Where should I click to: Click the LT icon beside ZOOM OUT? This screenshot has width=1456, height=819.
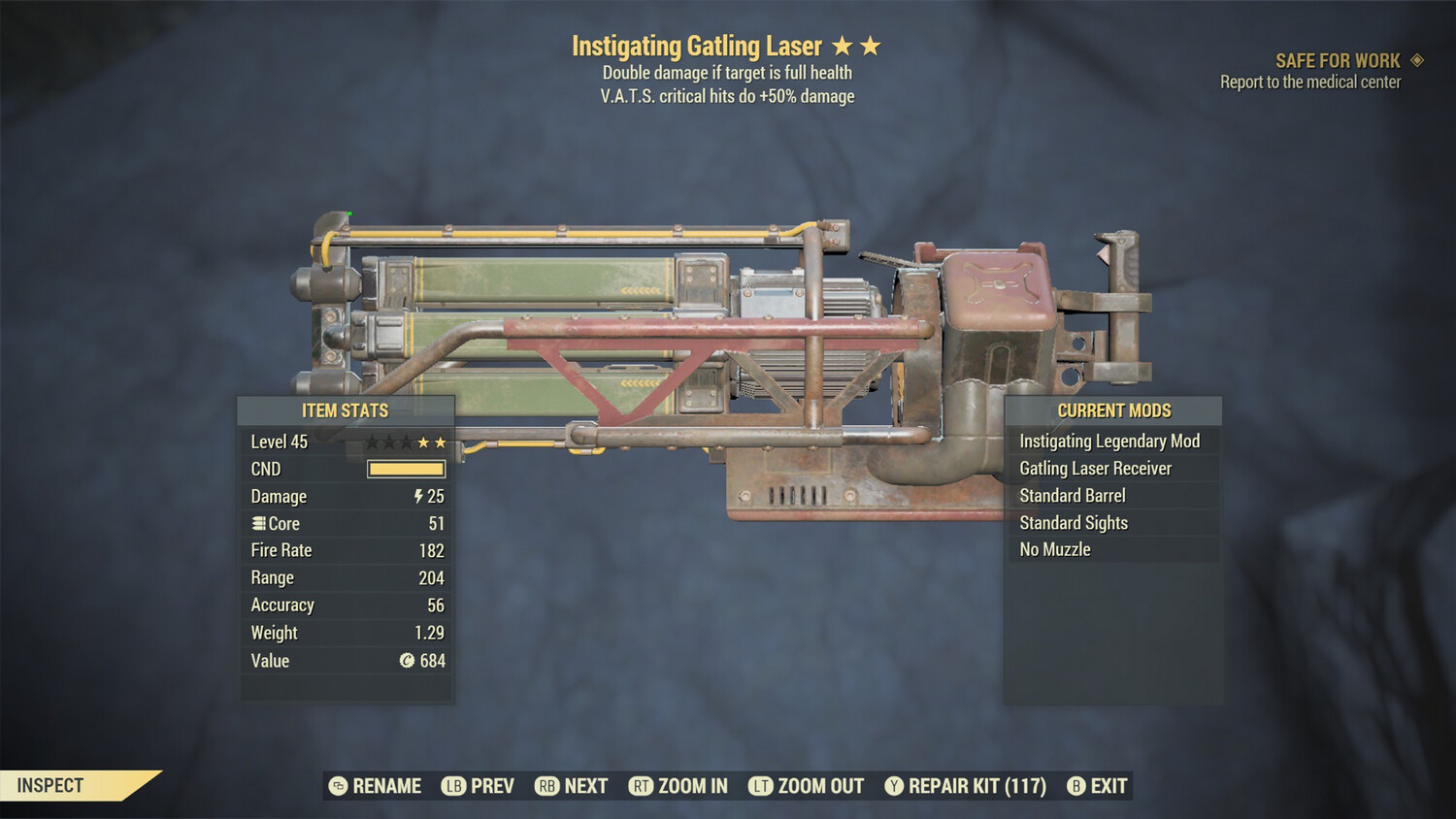(761, 786)
